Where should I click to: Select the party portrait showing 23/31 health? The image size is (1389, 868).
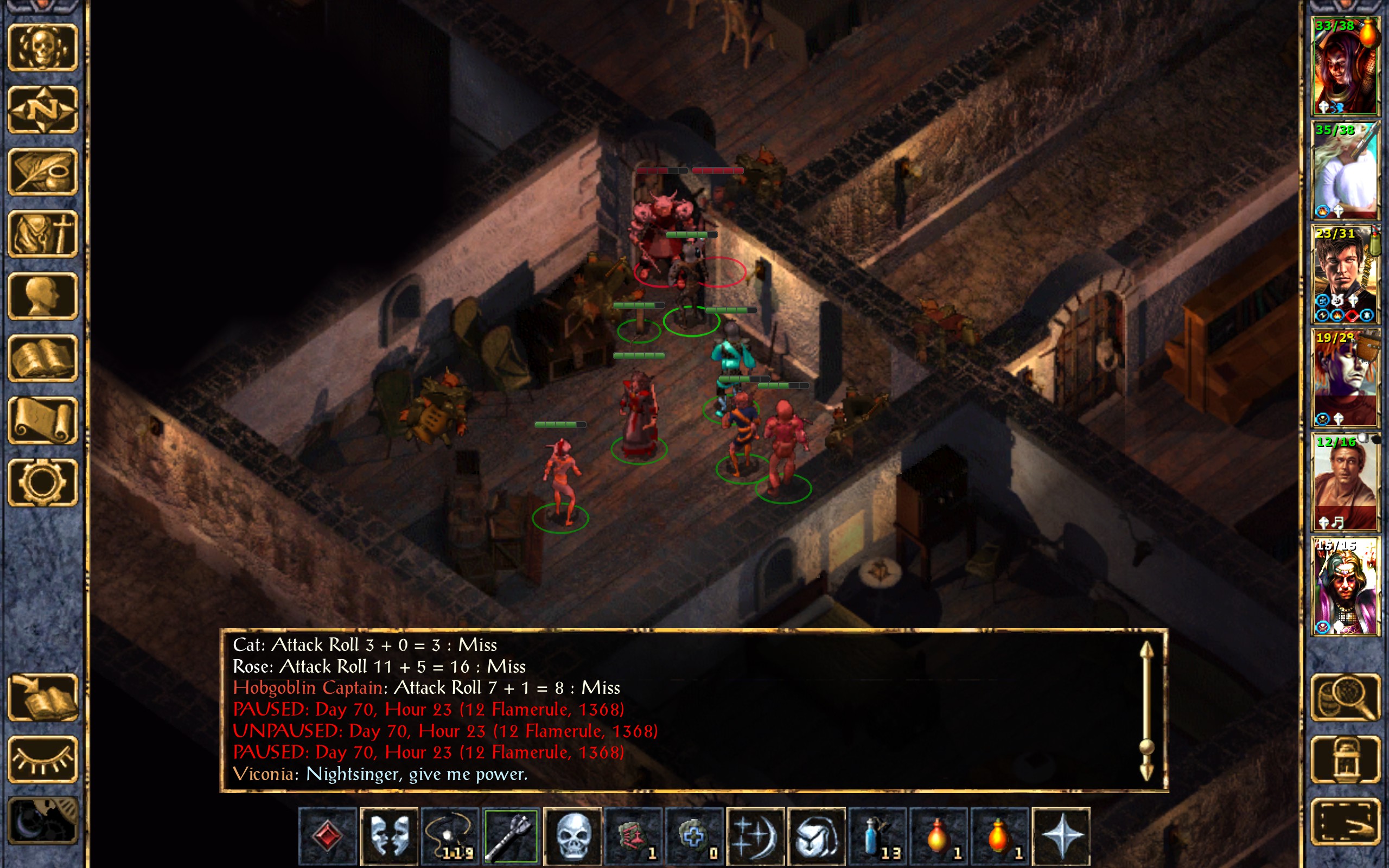[x=1345, y=275]
